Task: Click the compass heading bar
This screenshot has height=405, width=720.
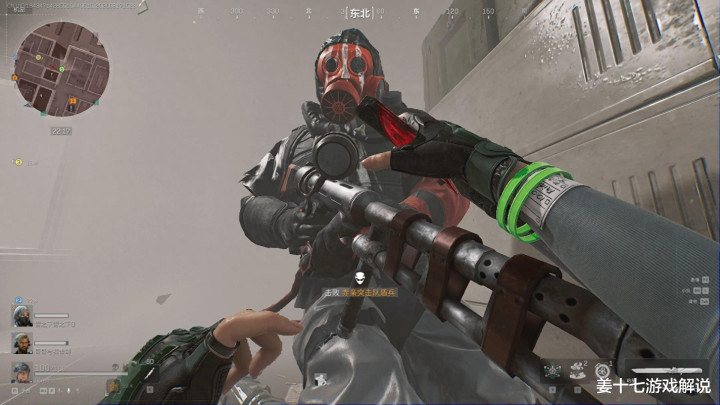Action: click(359, 14)
